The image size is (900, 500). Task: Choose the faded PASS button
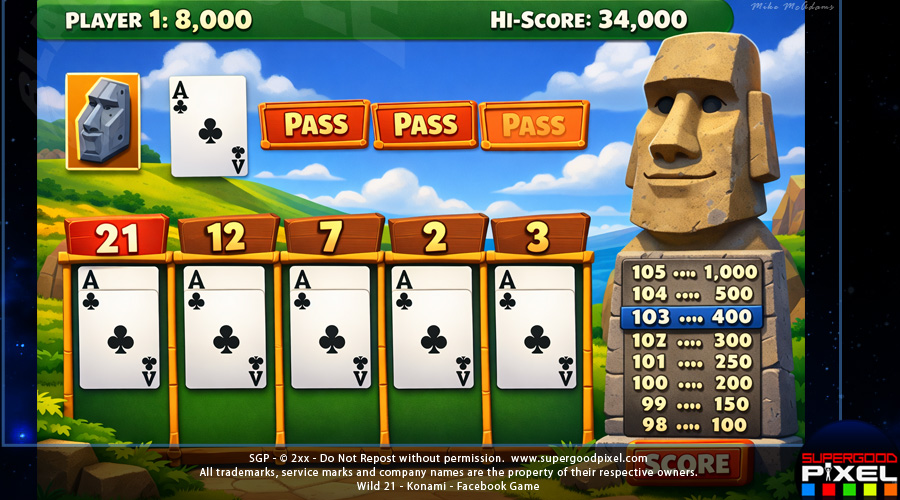coord(534,125)
